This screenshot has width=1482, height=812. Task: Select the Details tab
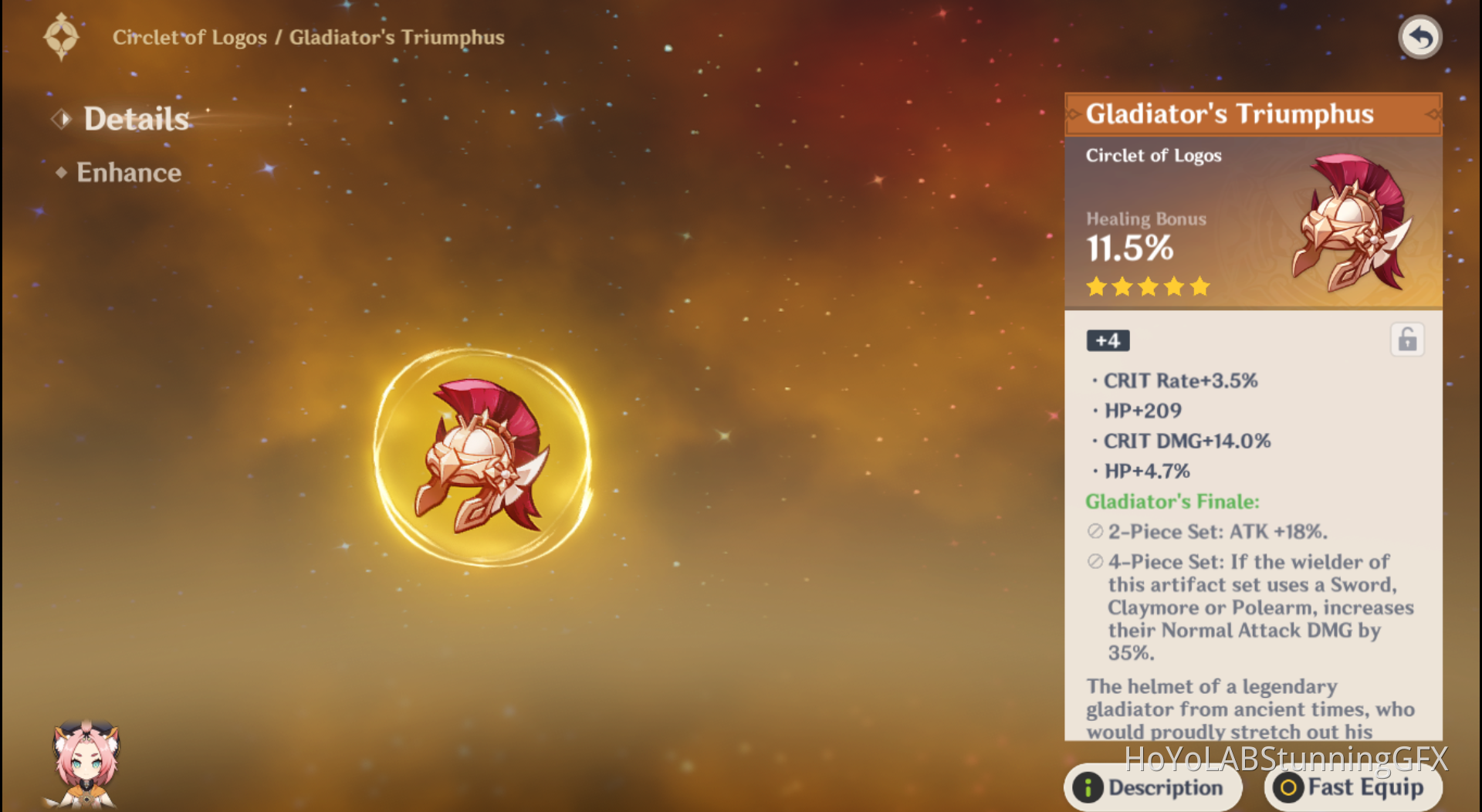pyautogui.click(x=135, y=118)
